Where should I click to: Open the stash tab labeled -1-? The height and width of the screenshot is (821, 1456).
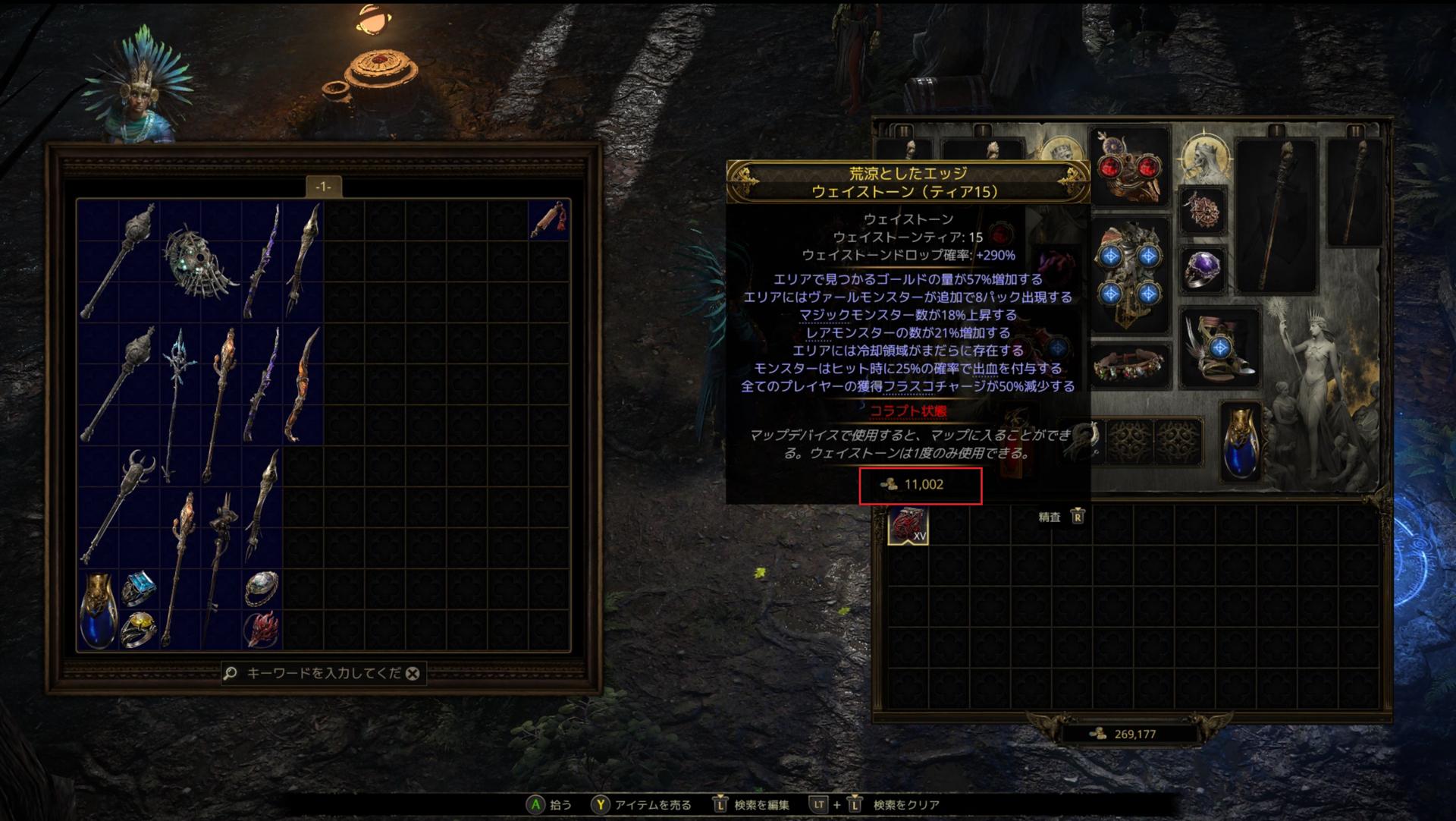[323, 187]
